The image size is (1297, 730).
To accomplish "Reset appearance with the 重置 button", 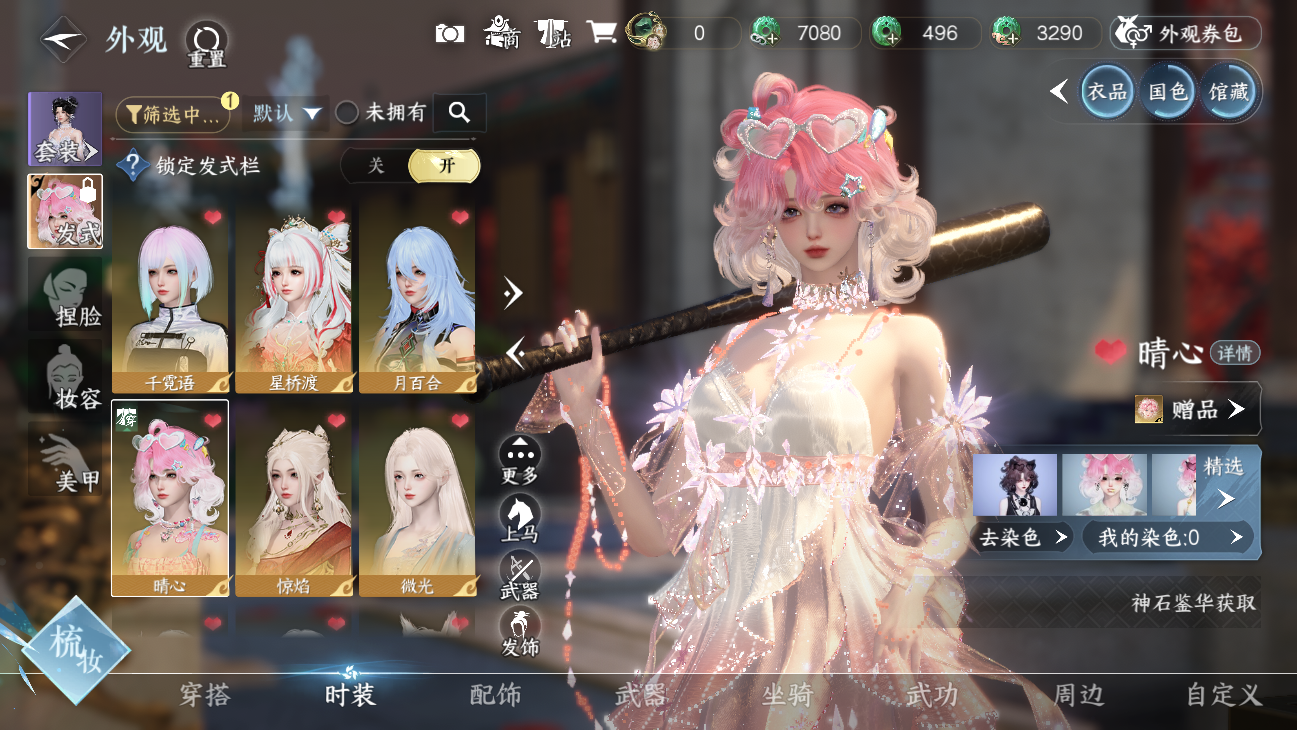I will click(207, 41).
